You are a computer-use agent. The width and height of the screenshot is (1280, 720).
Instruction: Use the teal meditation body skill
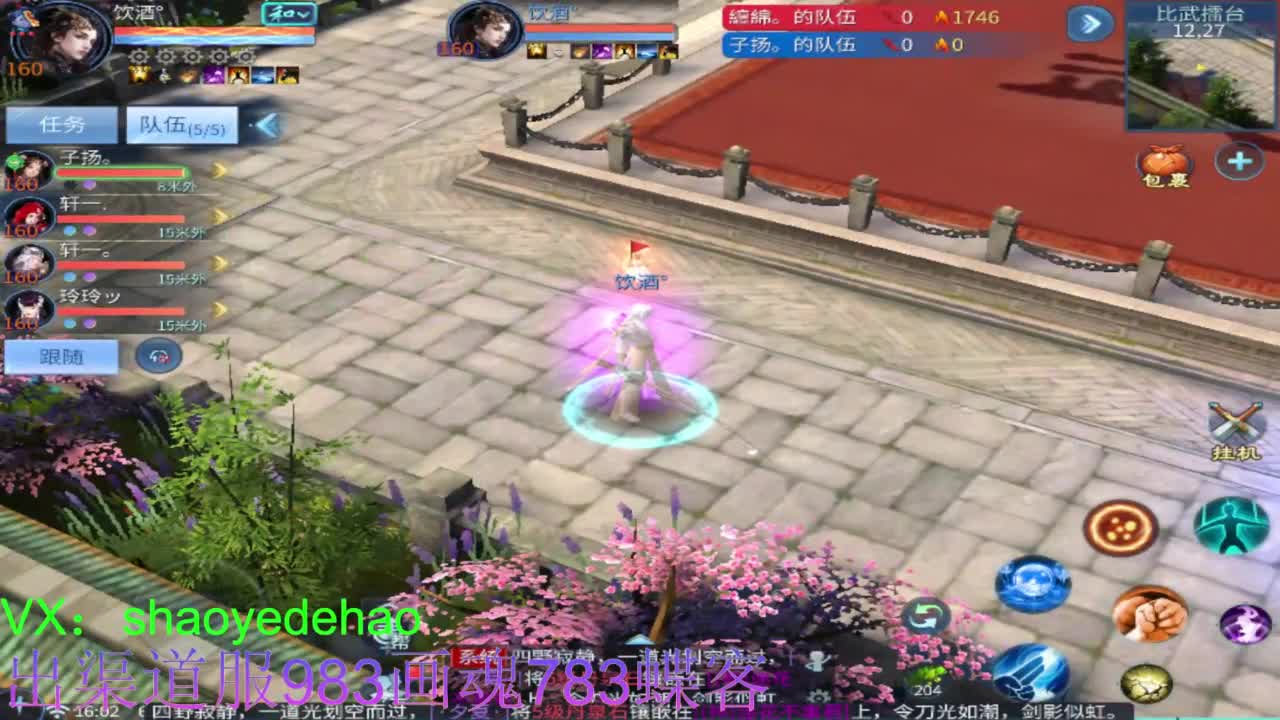(x=1230, y=527)
